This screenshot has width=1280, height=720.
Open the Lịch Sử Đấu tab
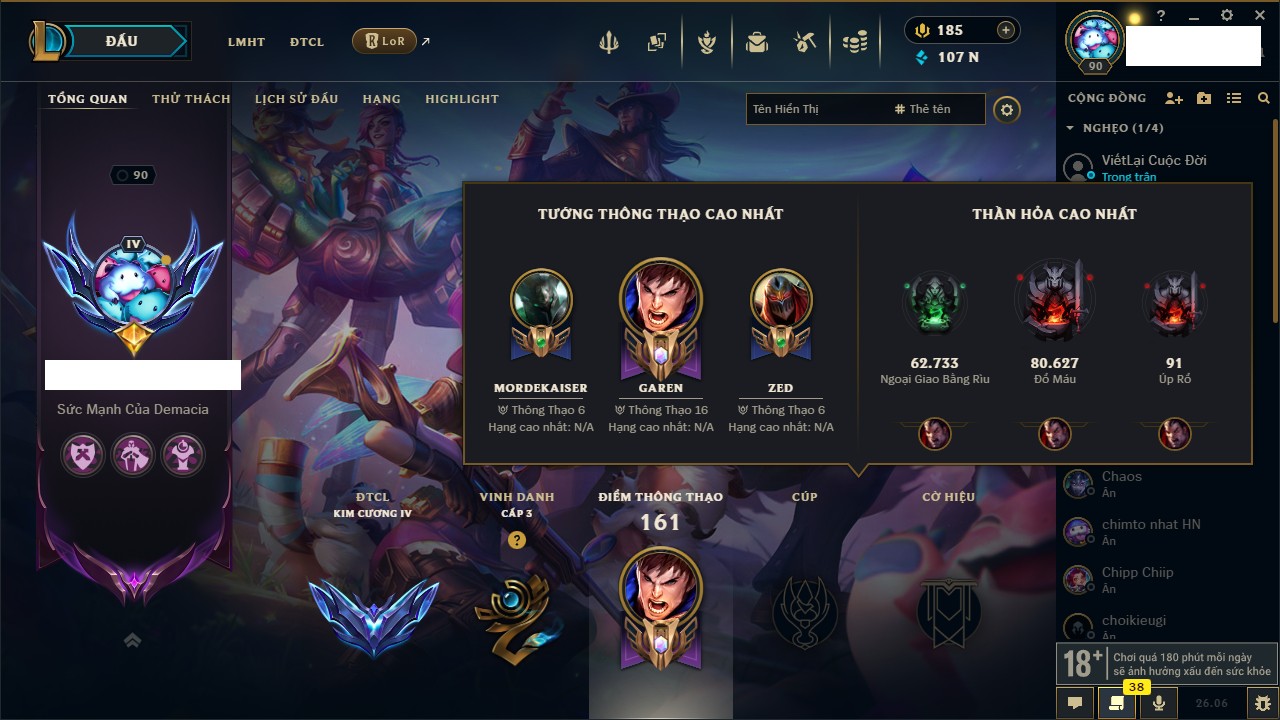[296, 99]
